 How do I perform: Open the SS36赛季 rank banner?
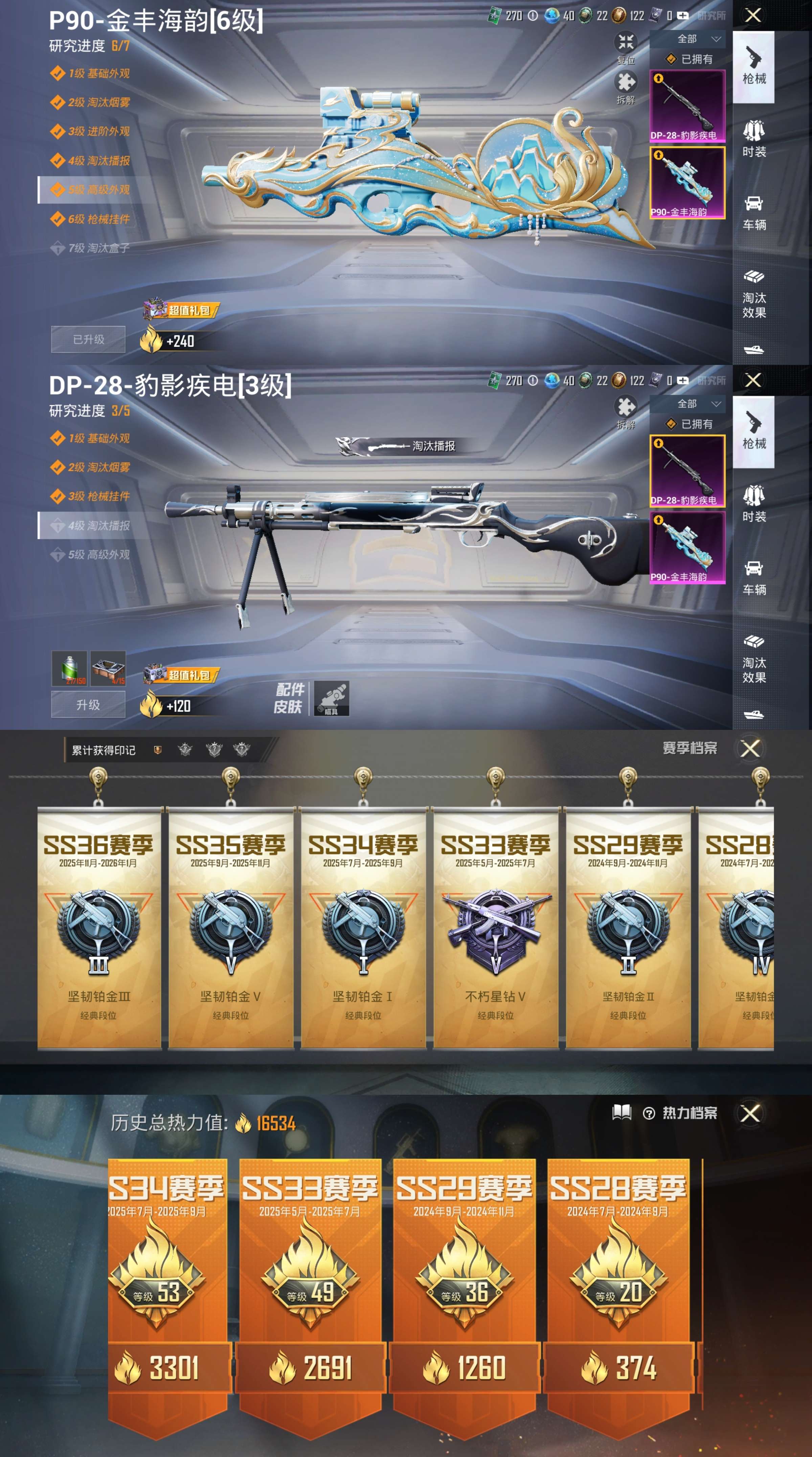(98, 928)
